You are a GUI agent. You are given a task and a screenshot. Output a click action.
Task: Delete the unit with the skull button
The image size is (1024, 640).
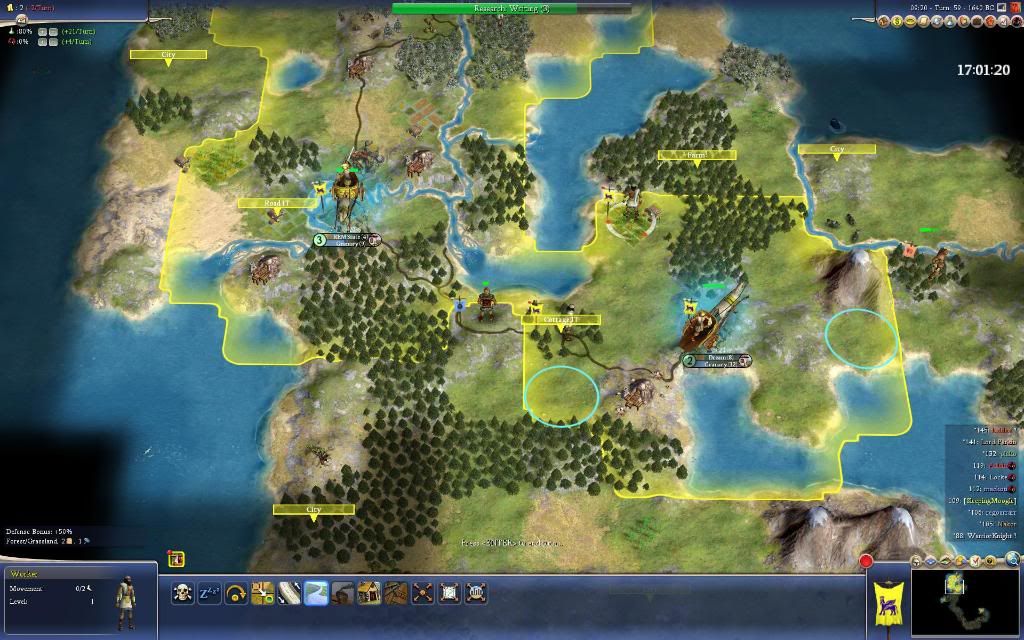pyautogui.click(x=183, y=592)
